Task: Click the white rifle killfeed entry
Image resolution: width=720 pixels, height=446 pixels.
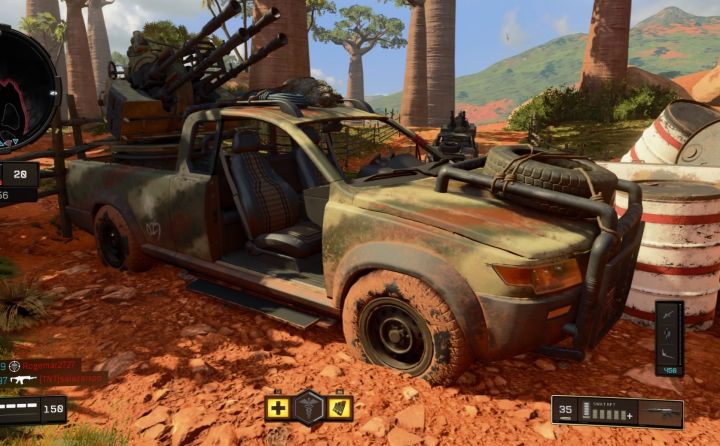Action: 55,380
